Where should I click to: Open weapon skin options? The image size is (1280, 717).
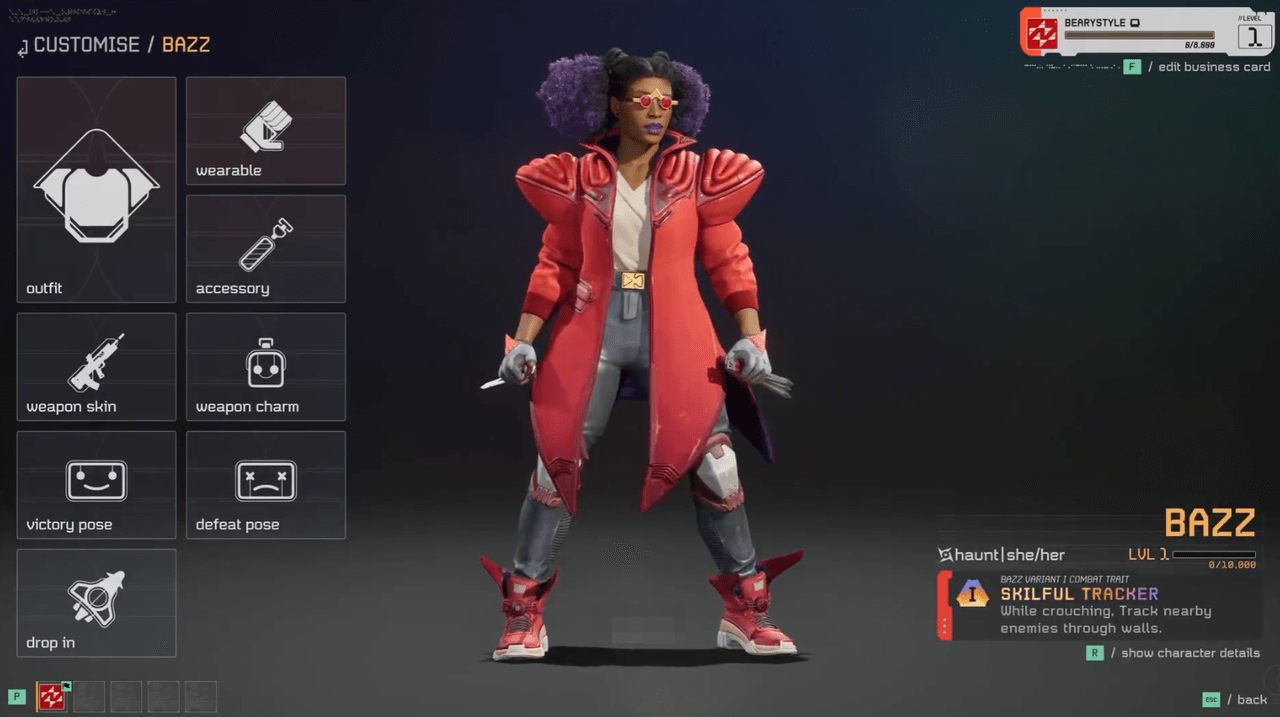tap(96, 366)
